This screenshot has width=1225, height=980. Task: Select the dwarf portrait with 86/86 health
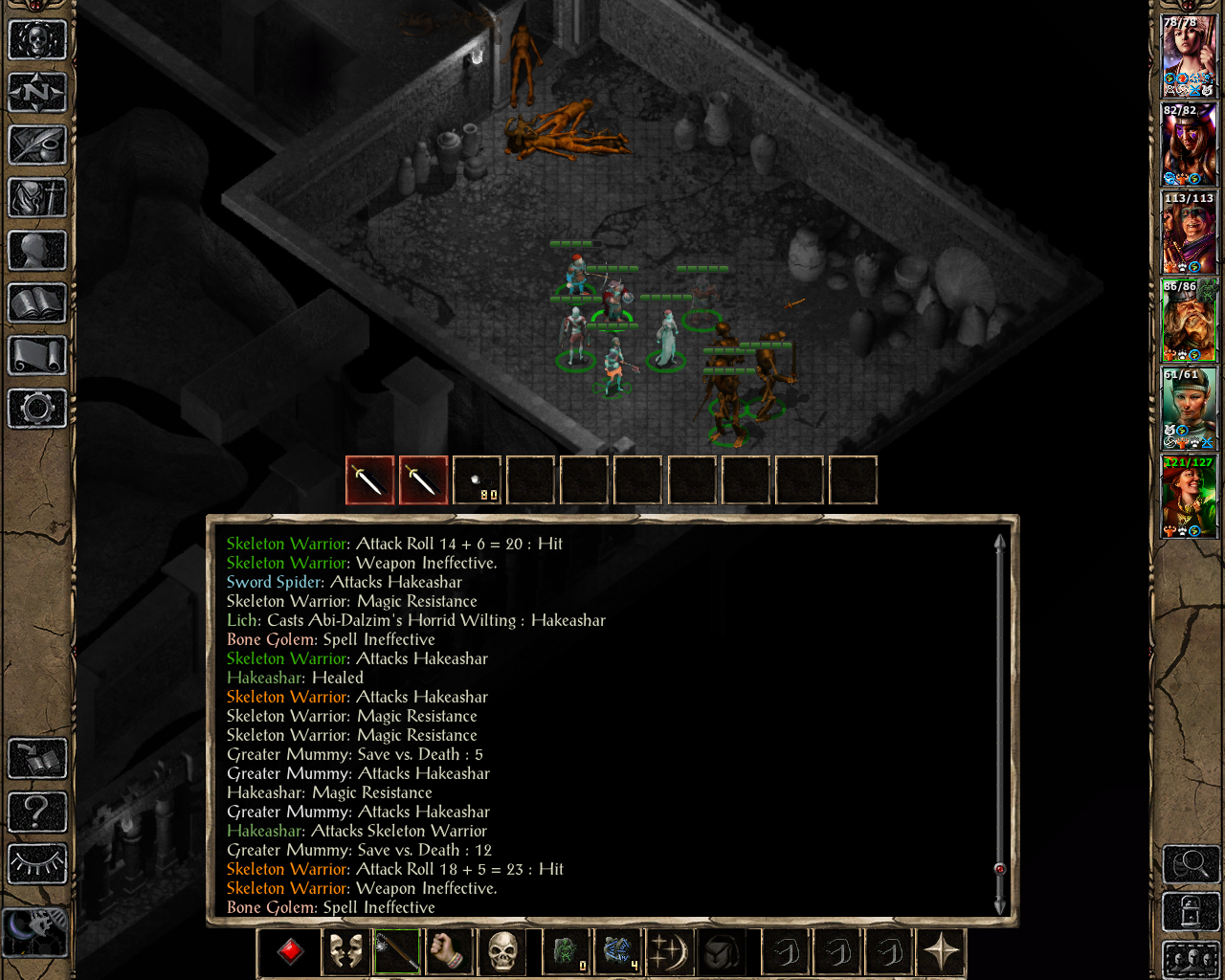tap(1189, 321)
